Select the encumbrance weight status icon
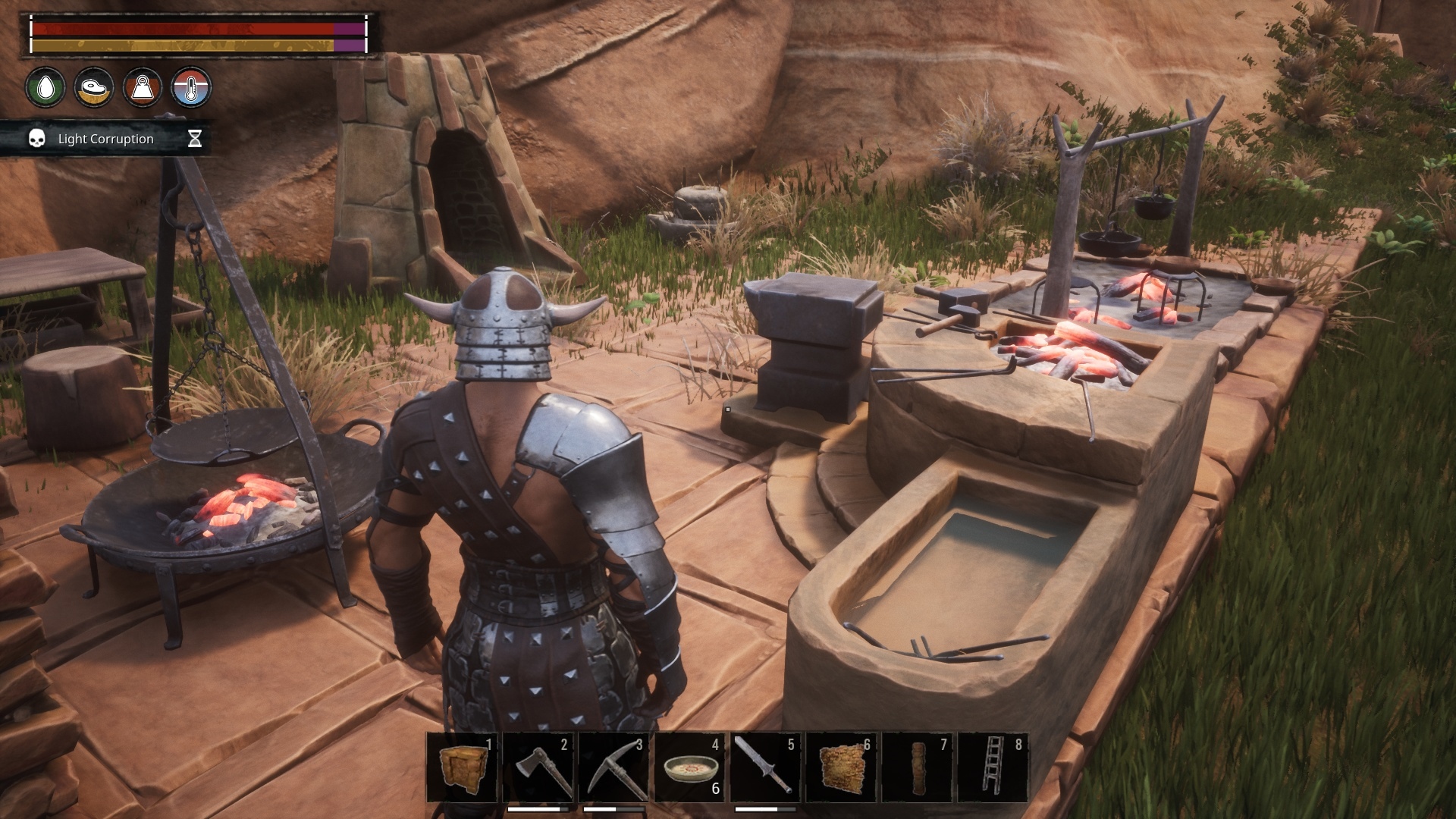 click(x=144, y=86)
